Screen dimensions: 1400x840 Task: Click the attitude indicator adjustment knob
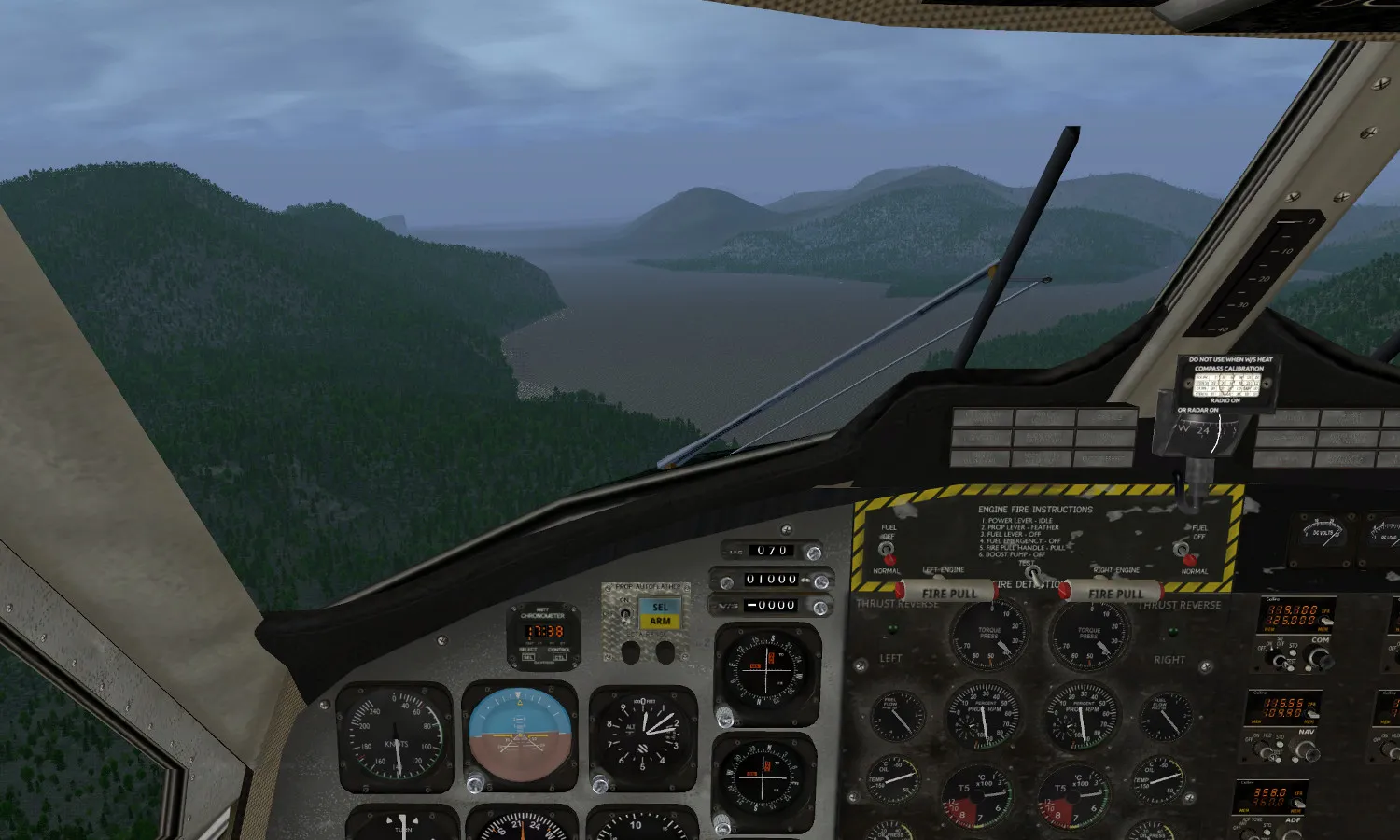(x=475, y=783)
